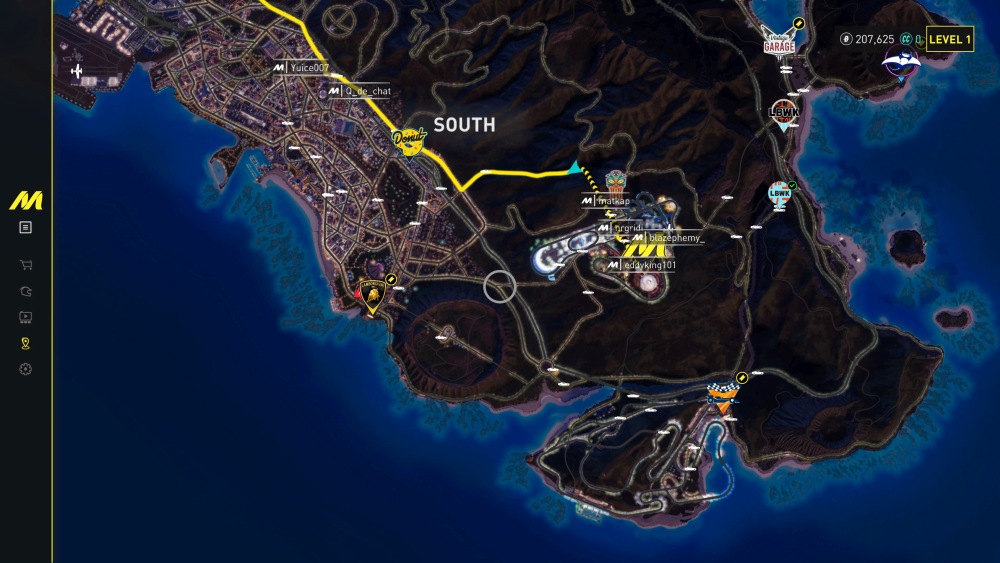Click the blue LBWK marker with checkmark
The height and width of the screenshot is (563, 1000).
tap(780, 193)
